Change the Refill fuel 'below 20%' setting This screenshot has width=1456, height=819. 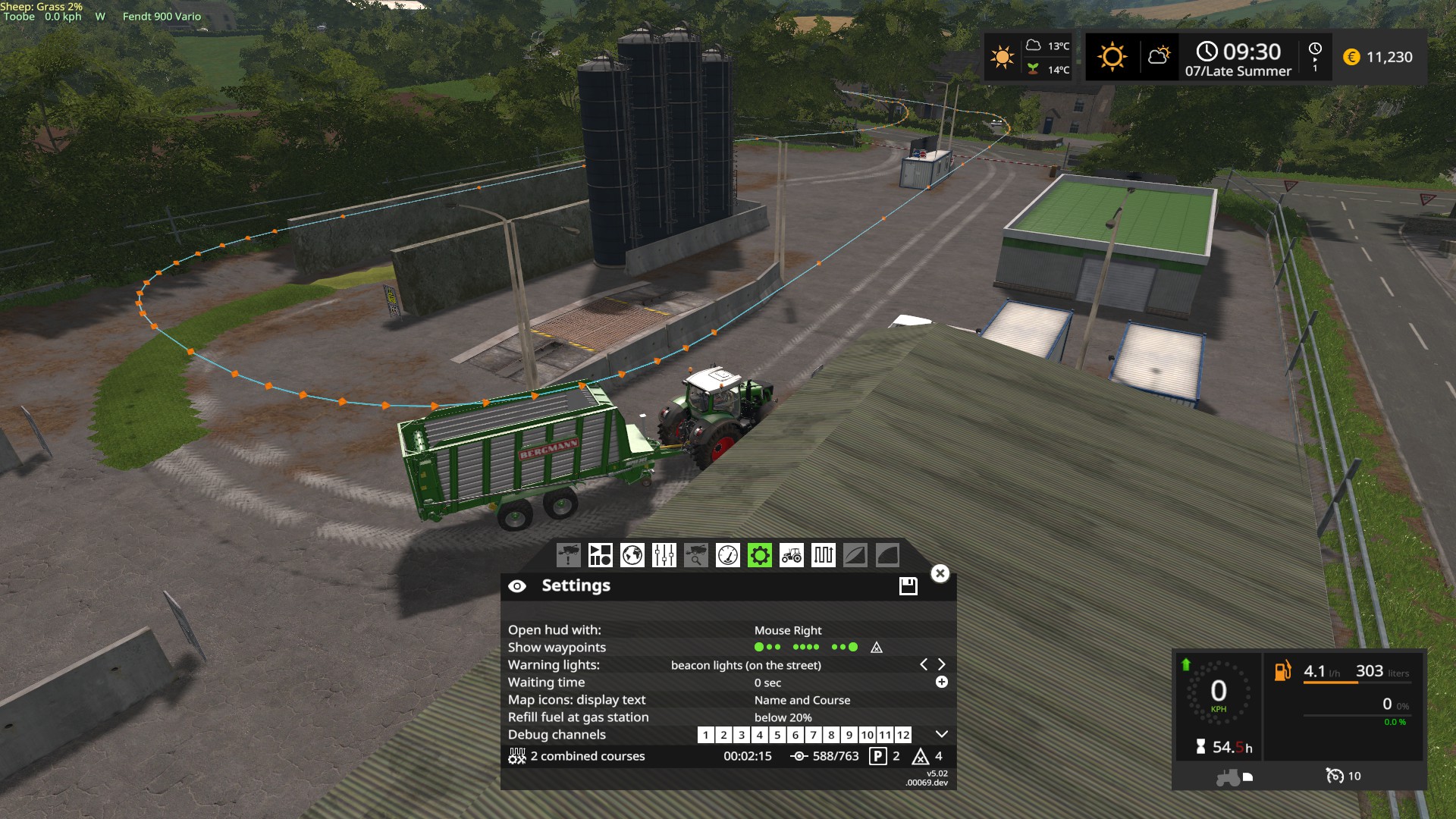783,717
